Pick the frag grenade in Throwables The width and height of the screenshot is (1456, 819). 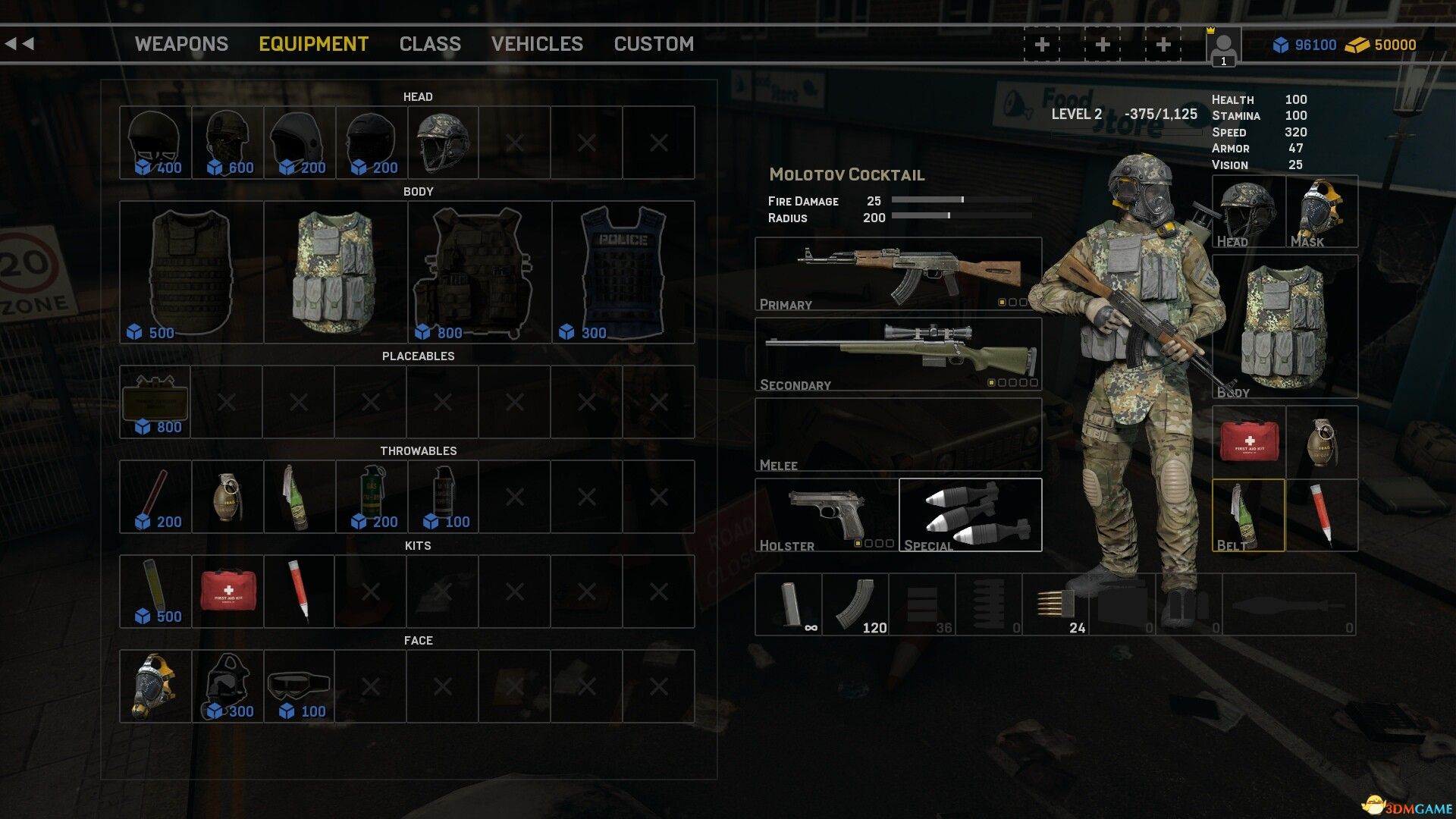227,497
